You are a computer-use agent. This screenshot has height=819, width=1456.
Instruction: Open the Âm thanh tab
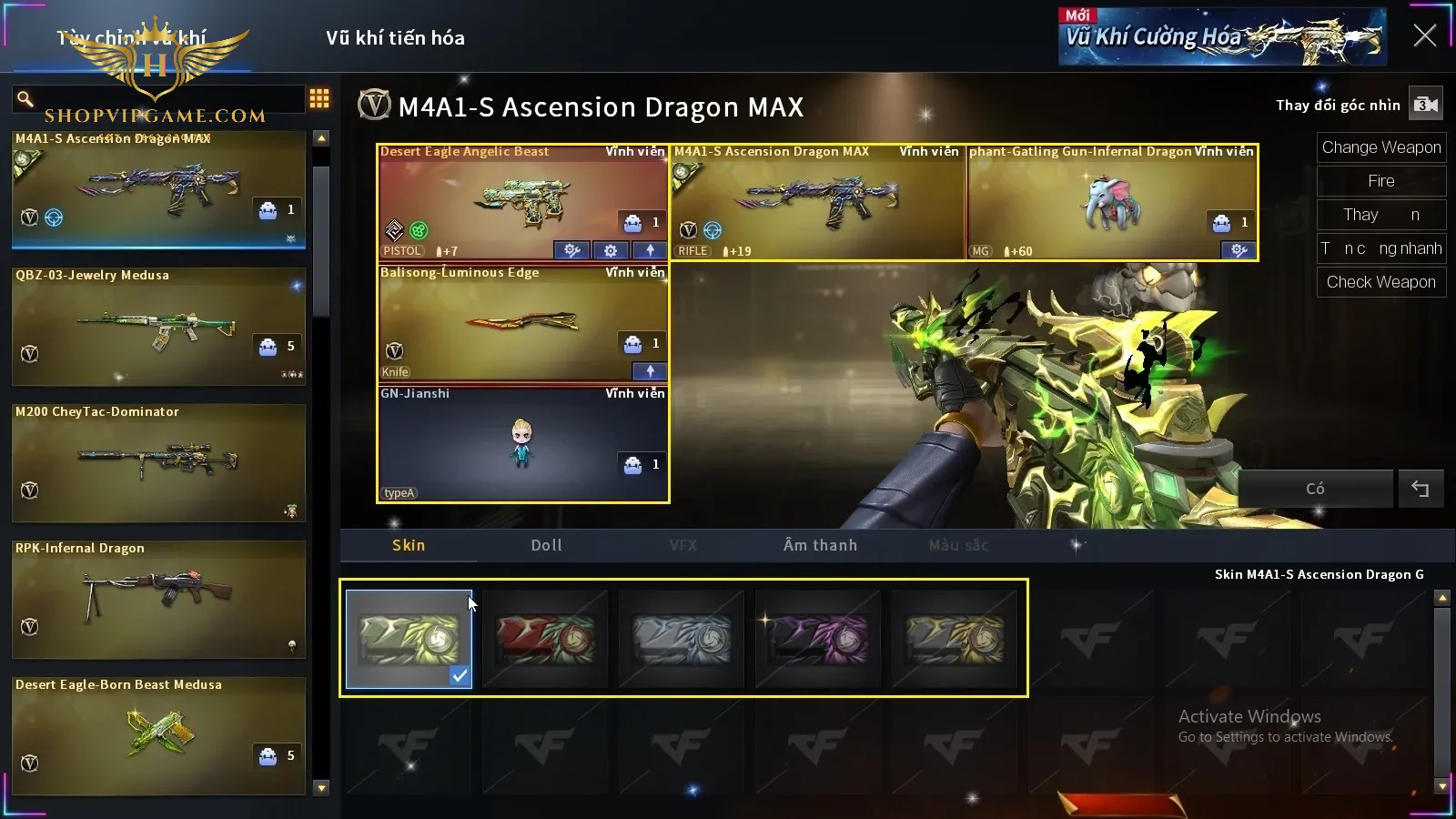coord(820,545)
